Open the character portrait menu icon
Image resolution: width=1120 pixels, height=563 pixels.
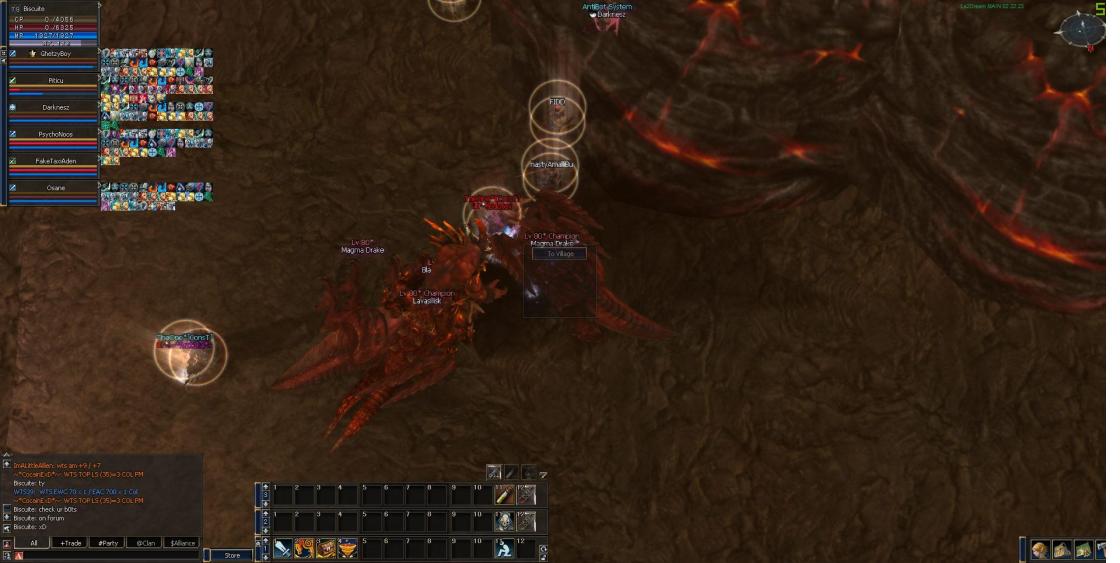click(x=1041, y=551)
